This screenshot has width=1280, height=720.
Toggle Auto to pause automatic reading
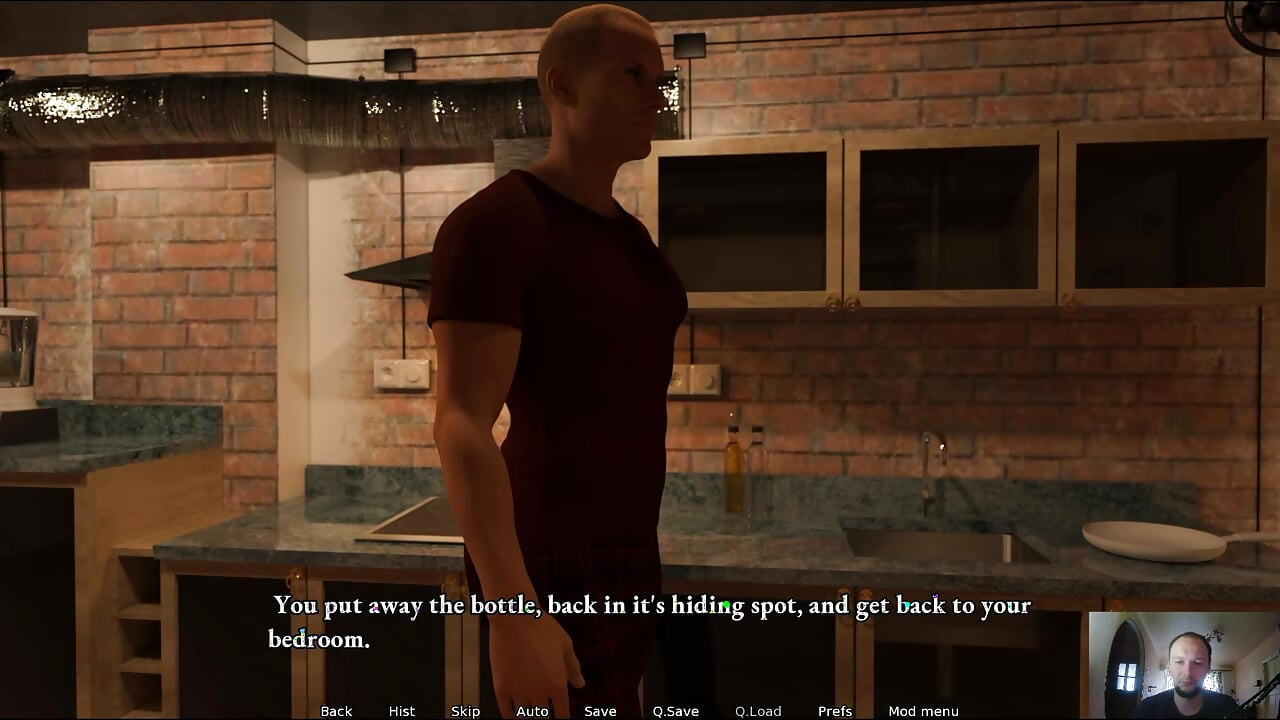pyautogui.click(x=531, y=710)
